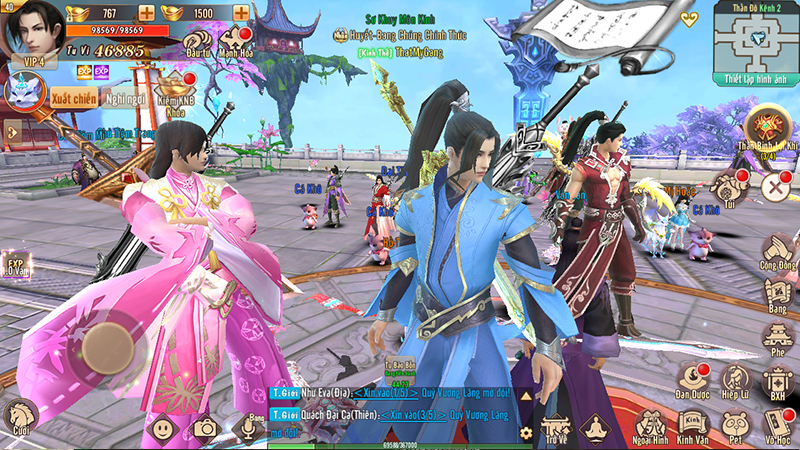
Task: Open the Mạnh Hóa enhancement icon
Action: 236,42
